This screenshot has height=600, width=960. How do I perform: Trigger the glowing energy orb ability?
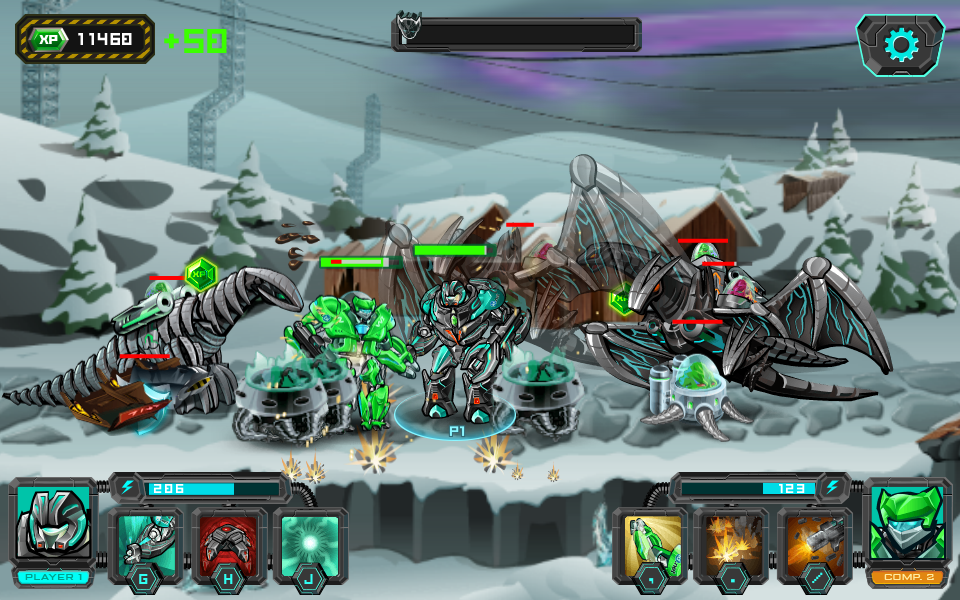pos(311,544)
